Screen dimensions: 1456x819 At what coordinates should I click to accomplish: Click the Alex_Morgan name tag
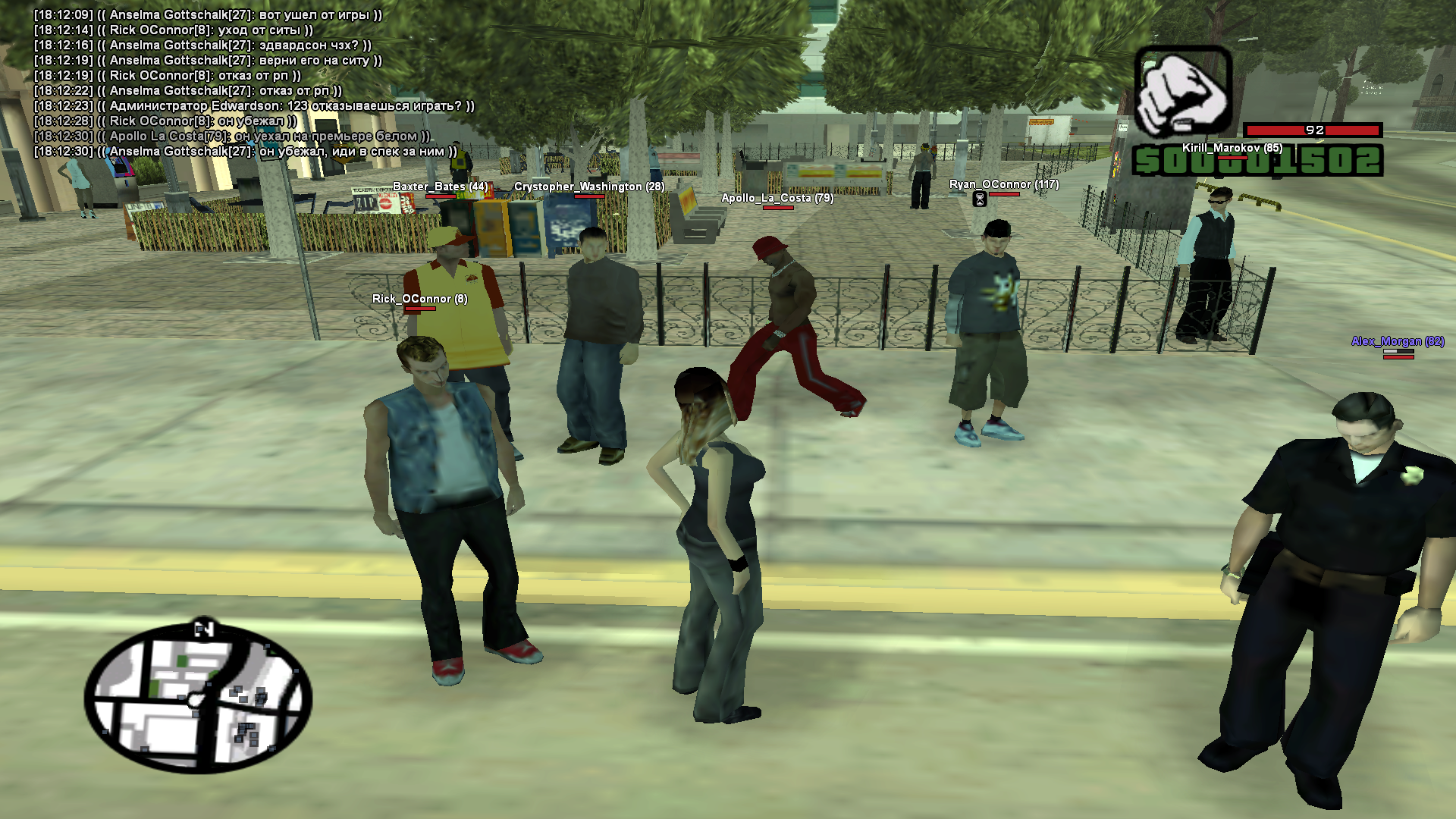(x=1397, y=341)
